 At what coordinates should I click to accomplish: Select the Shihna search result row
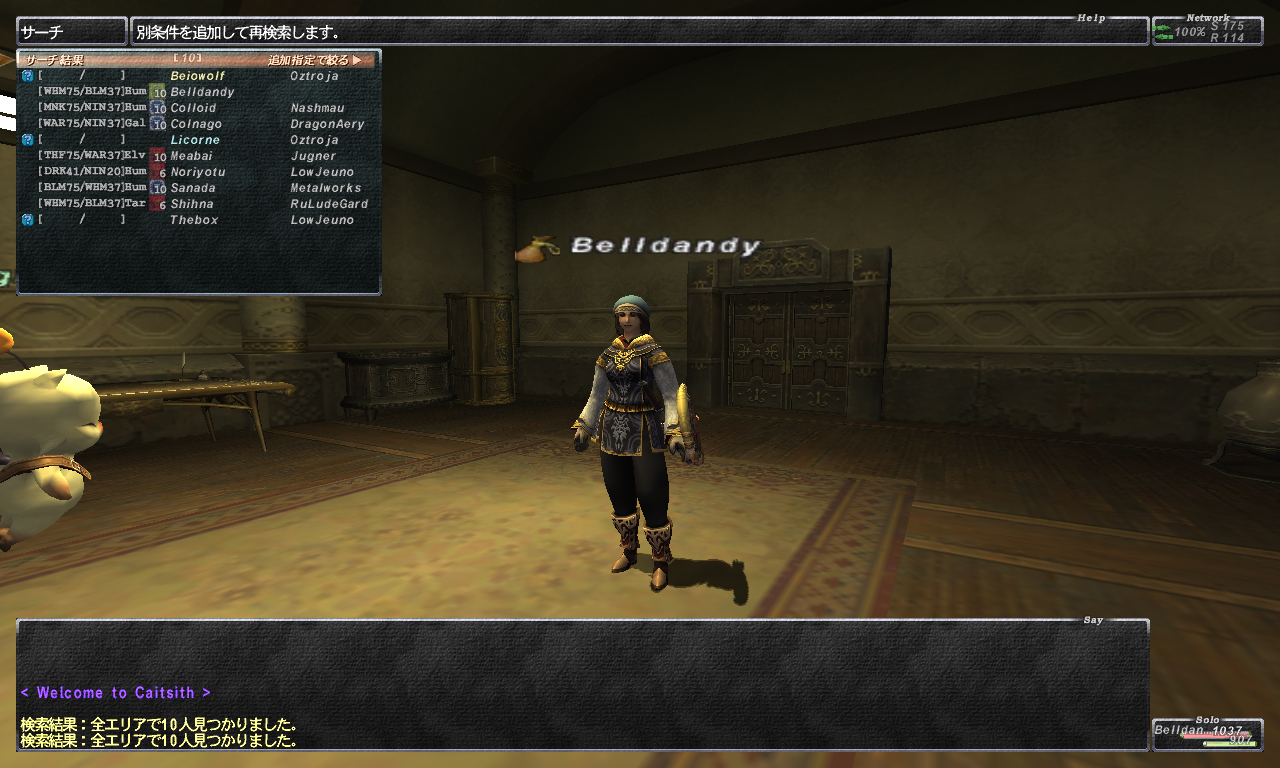point(192,204)
